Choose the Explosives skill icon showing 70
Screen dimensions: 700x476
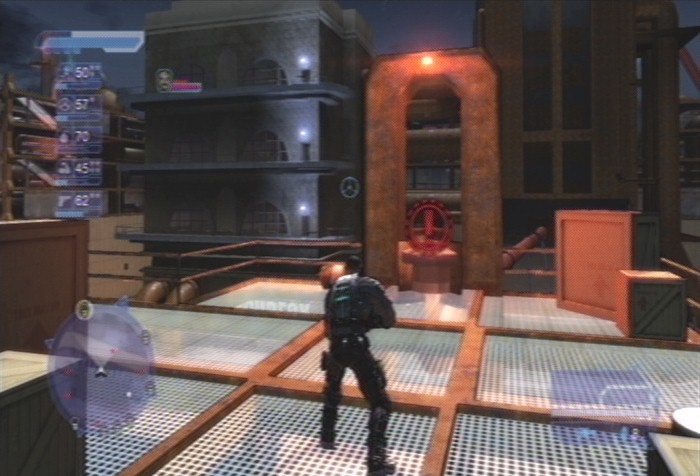[x=65, y=136]
